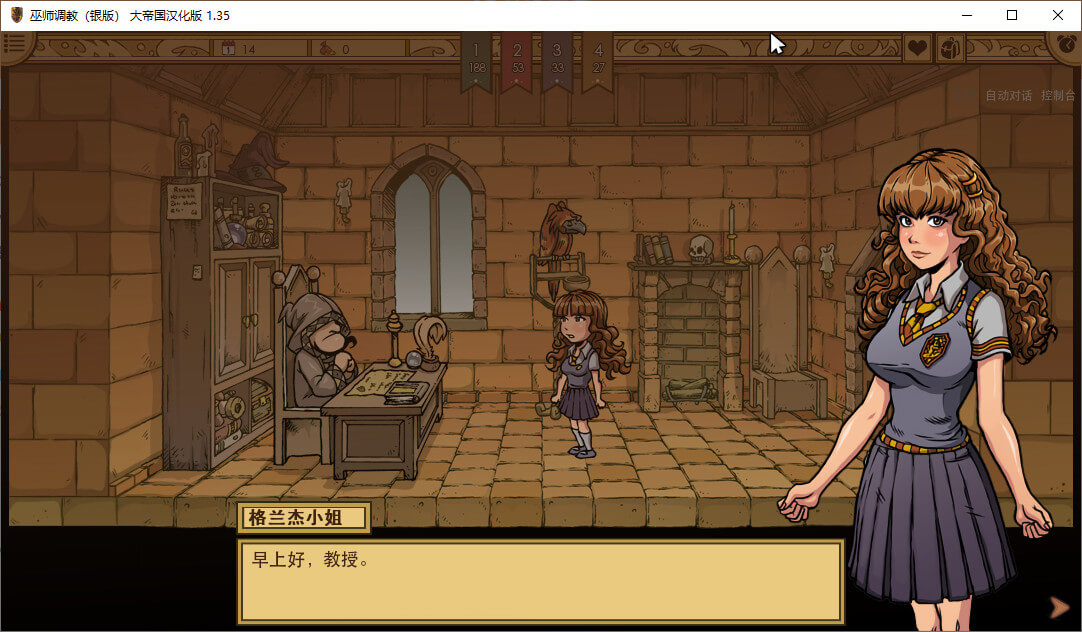Open the backpack inventory icon
This screenshot has height=632, width=1082.
pos(950,47)
